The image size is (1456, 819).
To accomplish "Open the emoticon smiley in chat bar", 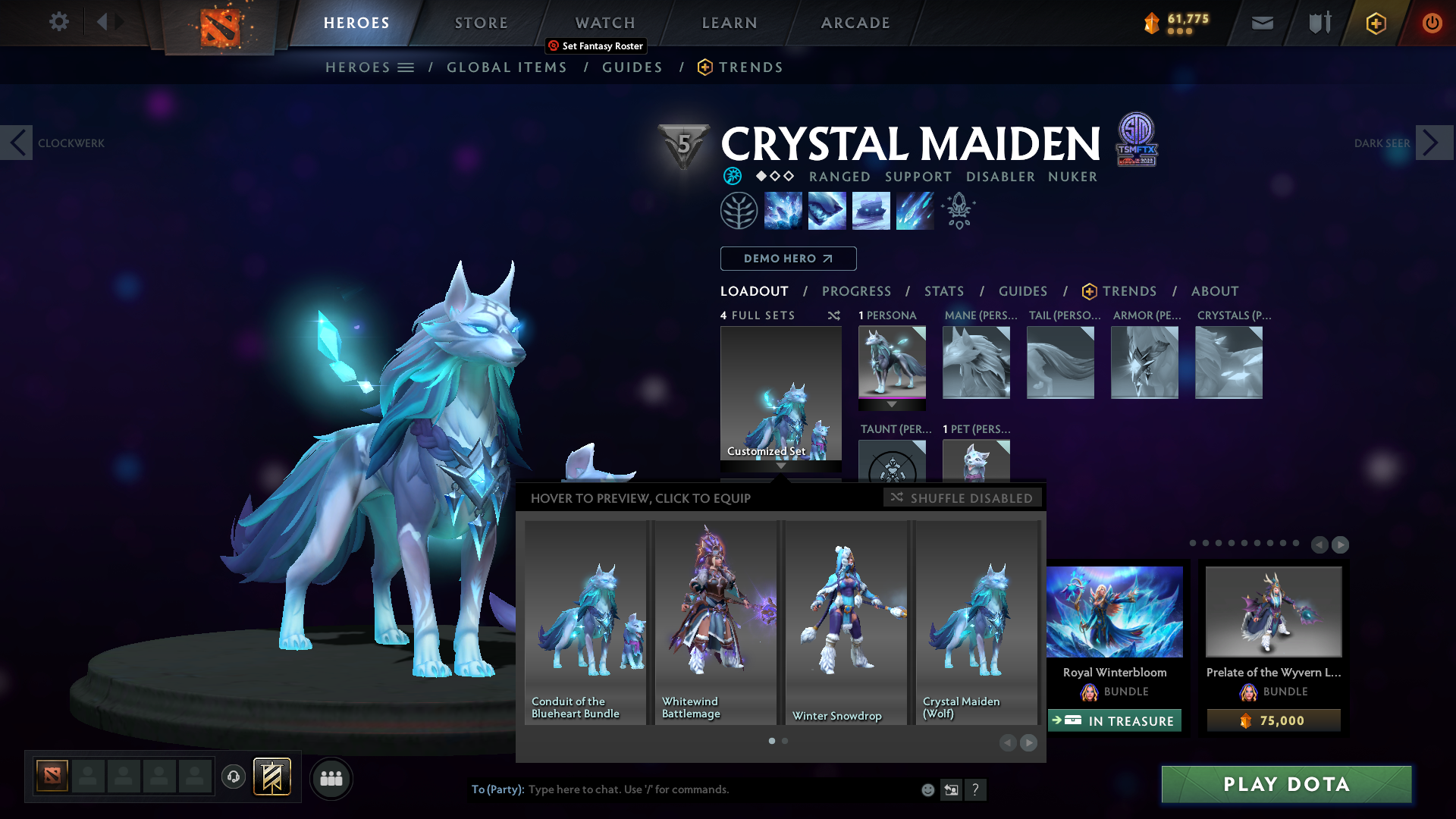I will [927, 789].
